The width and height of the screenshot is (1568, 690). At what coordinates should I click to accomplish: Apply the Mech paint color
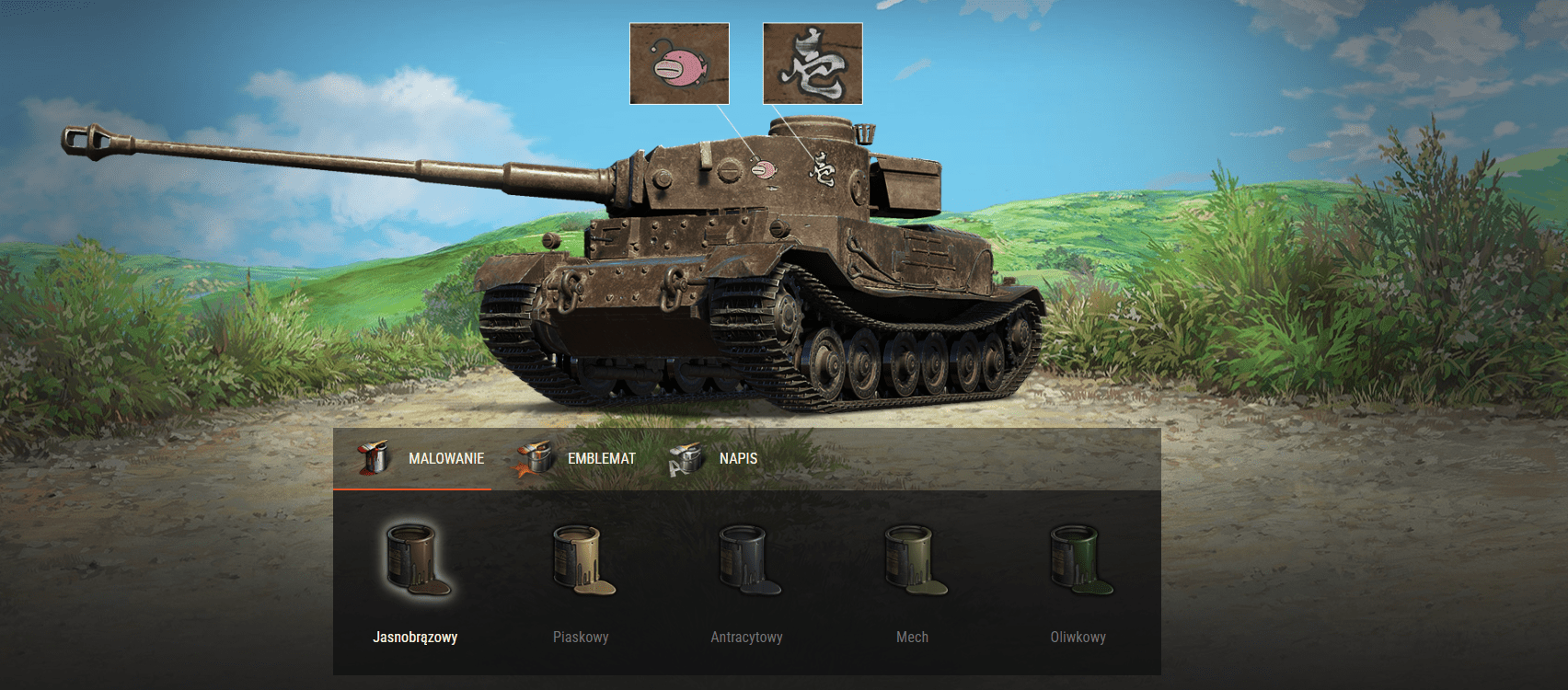(912, 563)
